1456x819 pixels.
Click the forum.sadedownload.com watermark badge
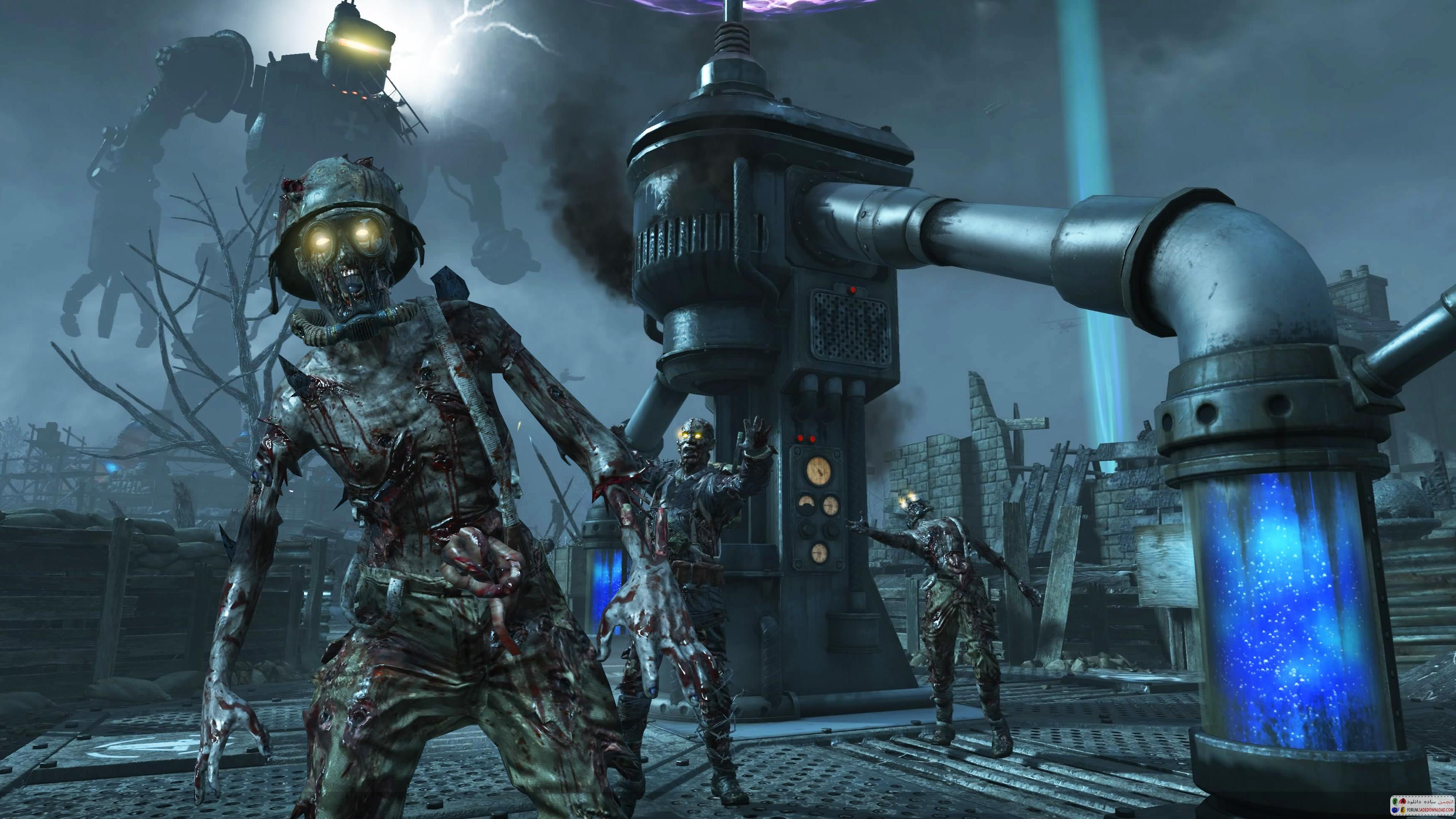pyautogui.click(x=1421, y=806)
